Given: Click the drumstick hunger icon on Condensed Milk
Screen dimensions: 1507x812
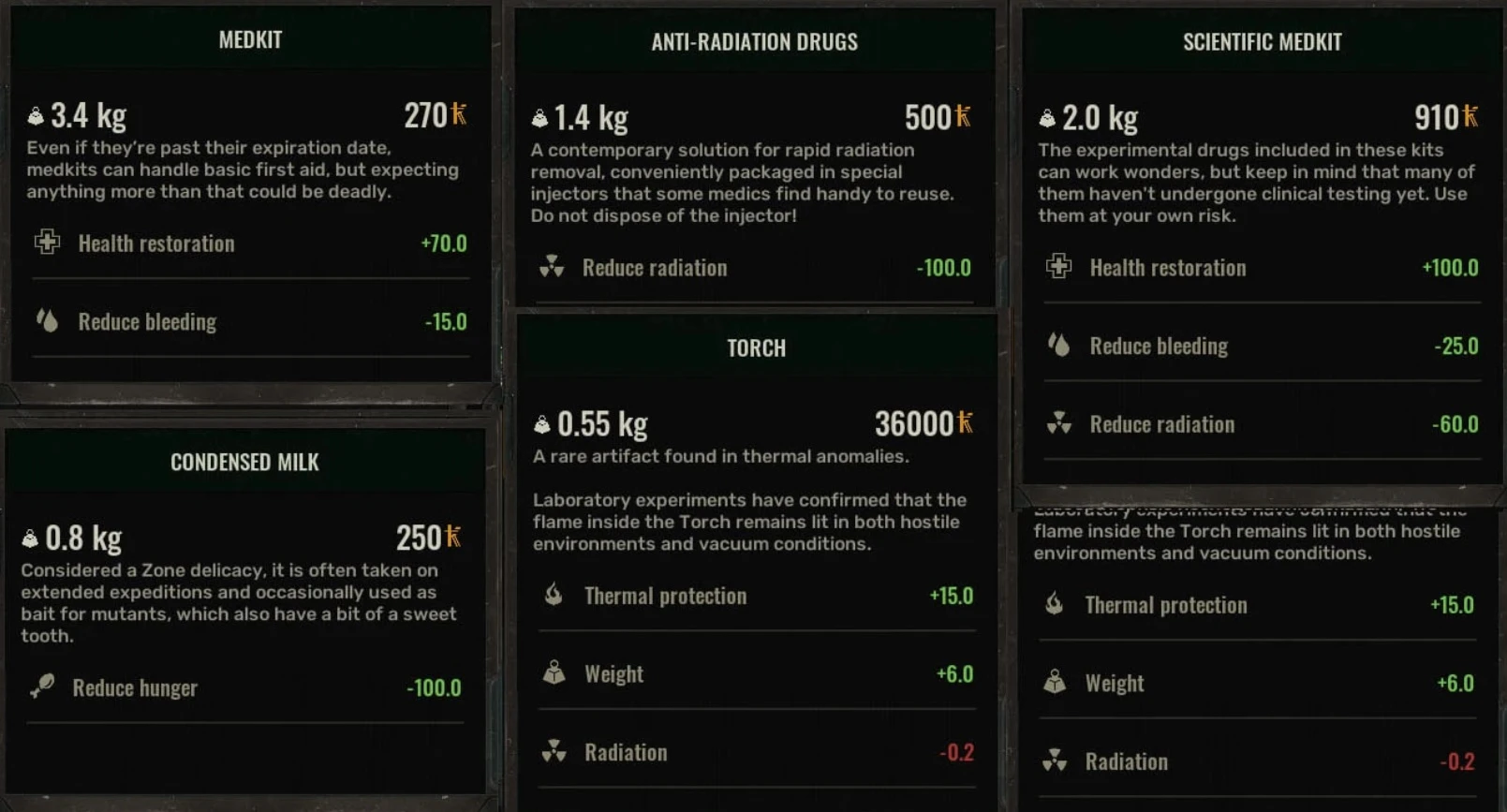Looking at the screenshot, I should [42, 687].
